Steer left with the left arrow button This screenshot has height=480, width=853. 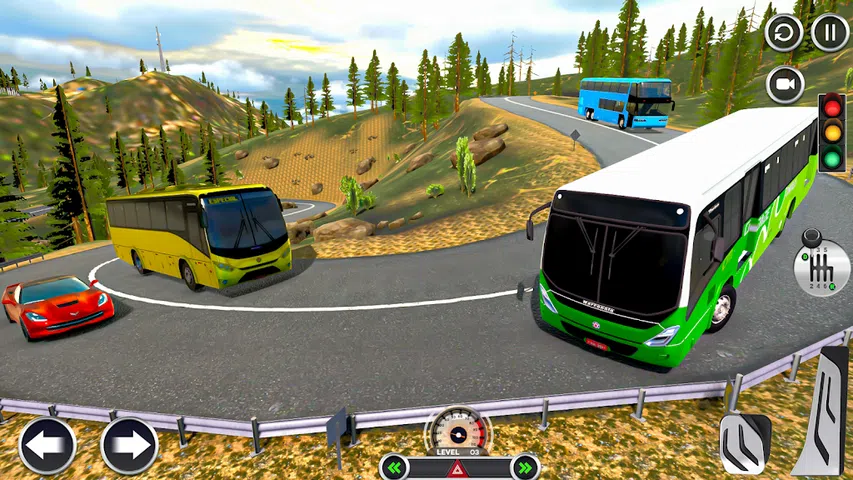[47, 445]
